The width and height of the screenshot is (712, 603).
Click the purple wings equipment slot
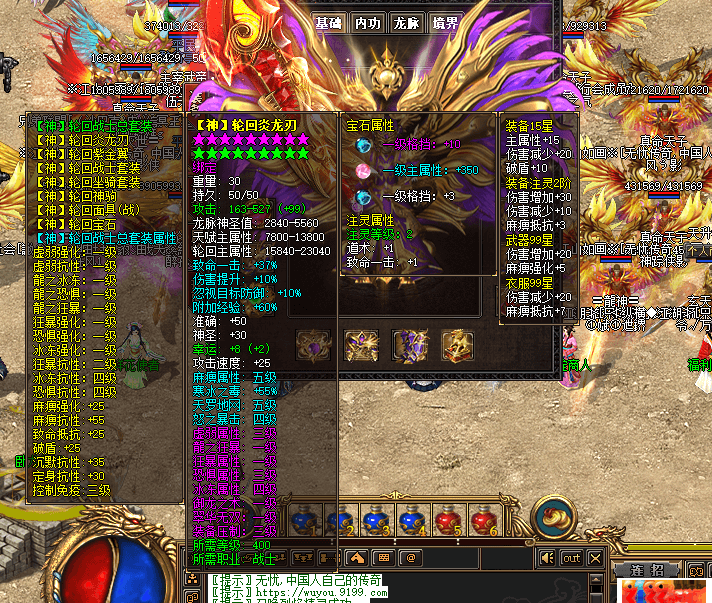click(409, 346)
